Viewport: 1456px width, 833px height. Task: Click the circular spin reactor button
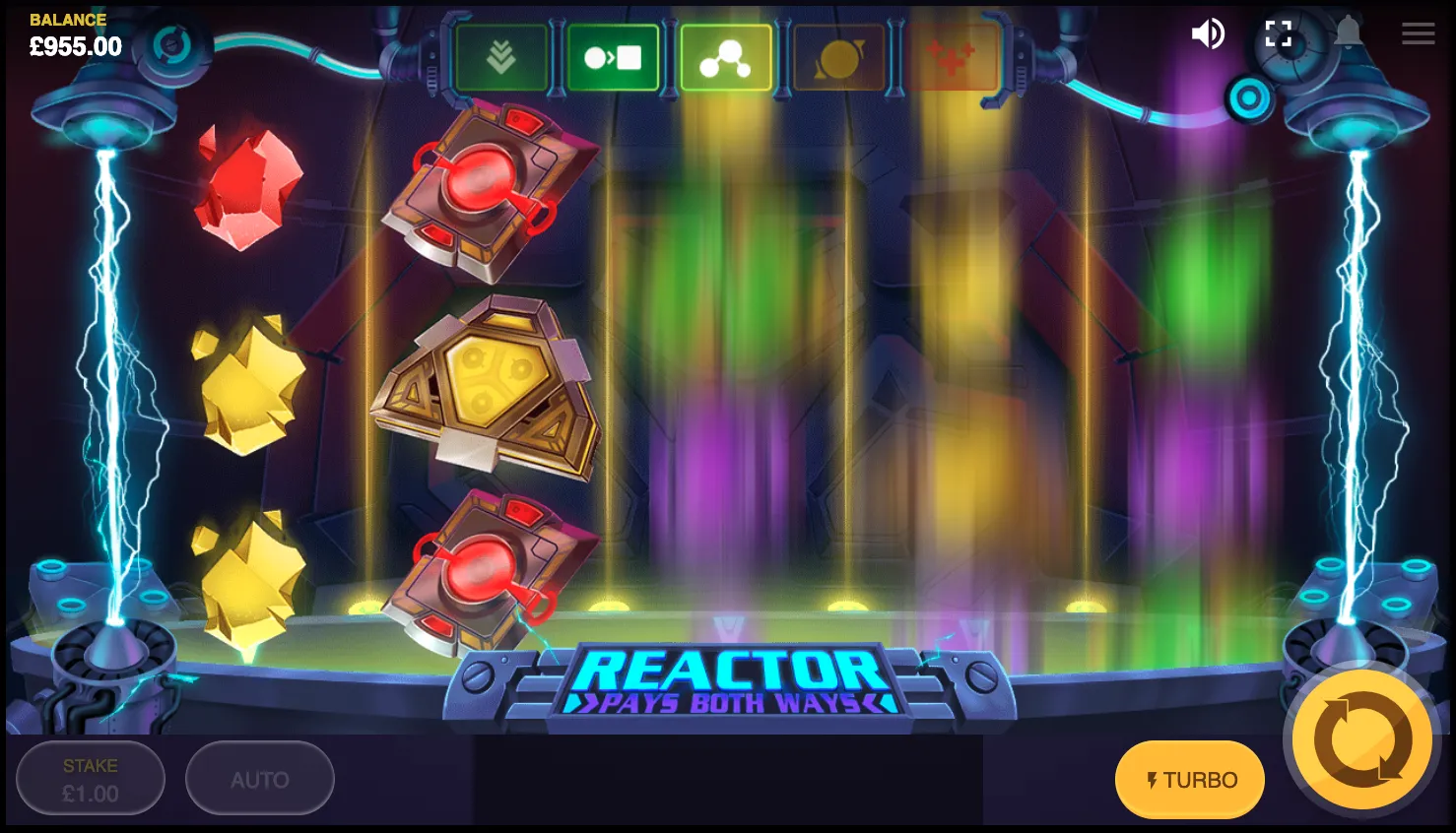1359,738
